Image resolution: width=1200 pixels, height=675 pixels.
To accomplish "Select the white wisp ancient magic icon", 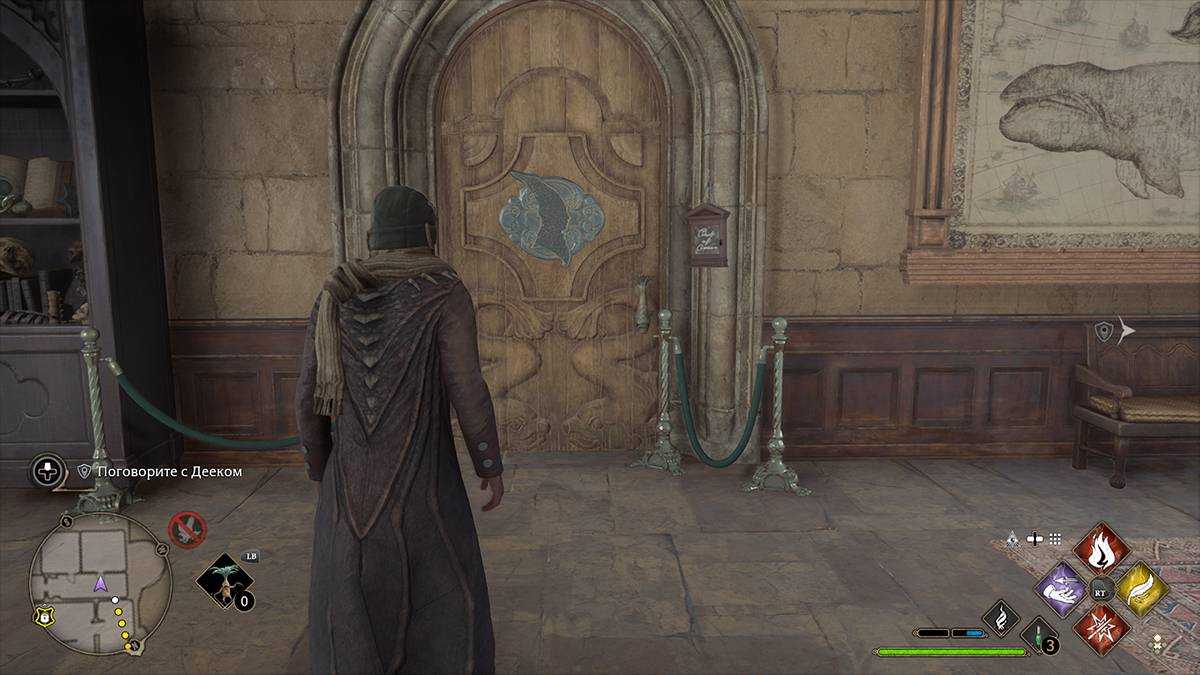I will 1000,617.
